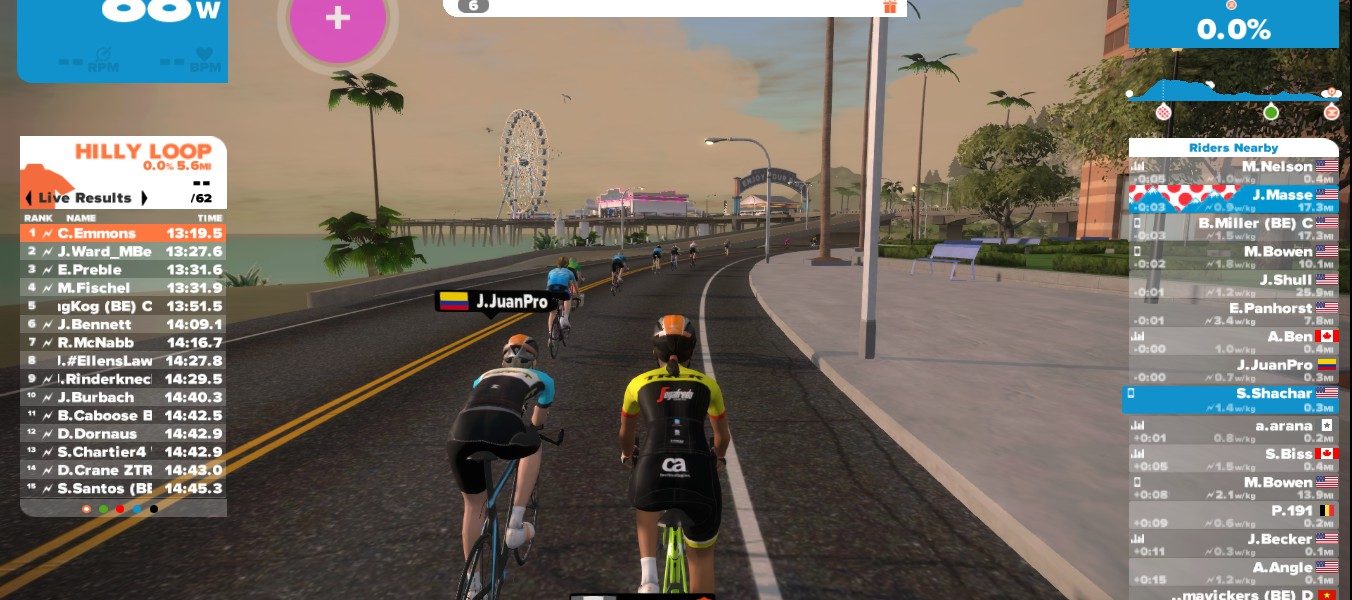This screenshot has height=600, width=1352.
Task: Select J.Masse in Riders Nearby list
Action: [x=1234, y=200]
